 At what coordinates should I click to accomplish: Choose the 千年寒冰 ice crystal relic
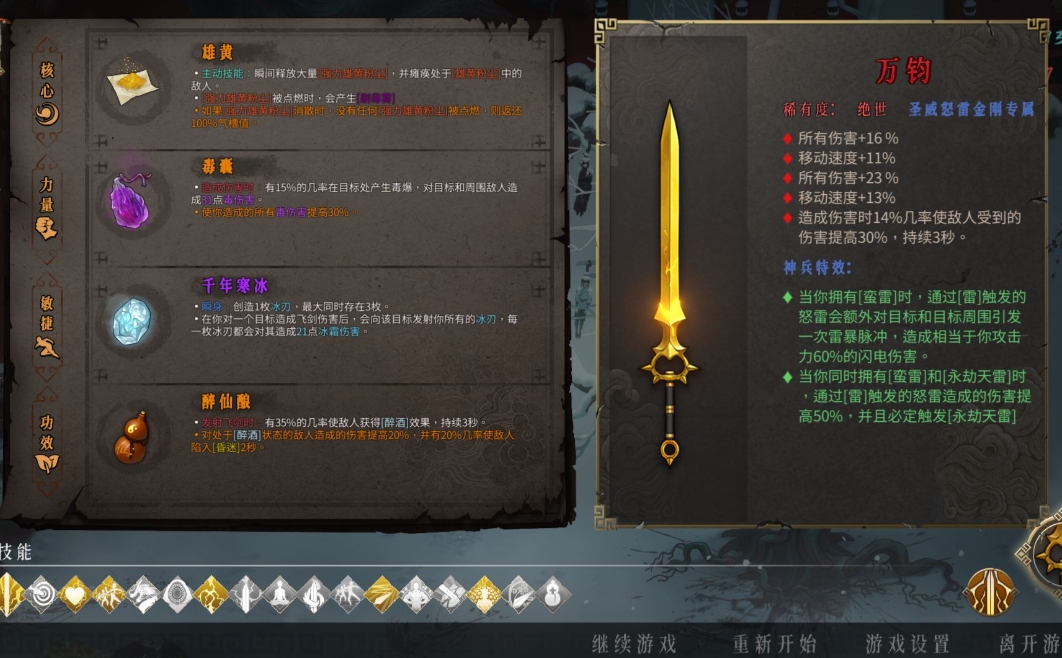[128, 321]
